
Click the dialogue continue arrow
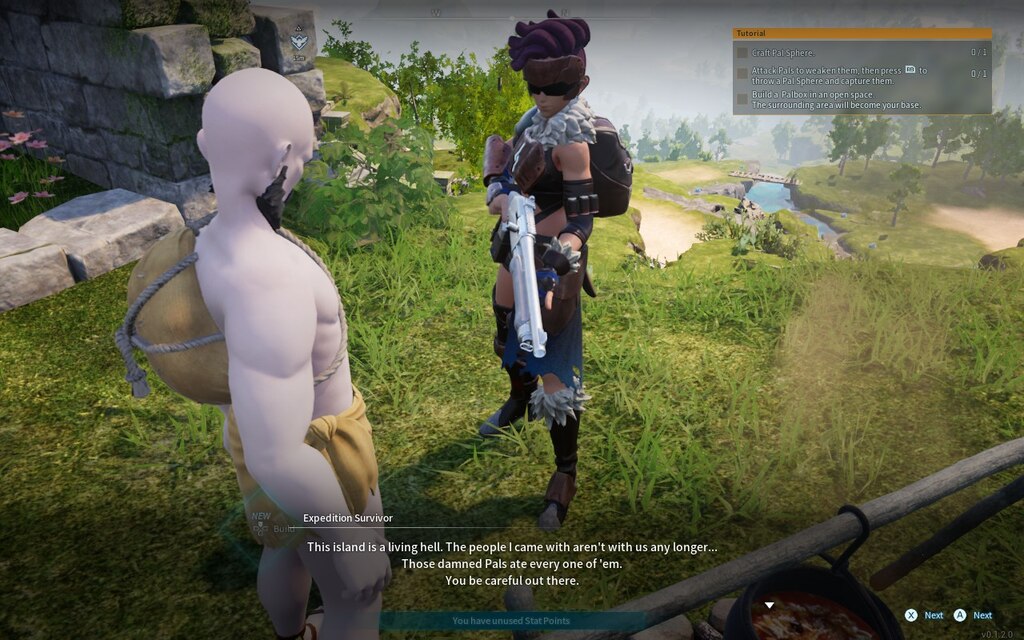pos(769,605)
